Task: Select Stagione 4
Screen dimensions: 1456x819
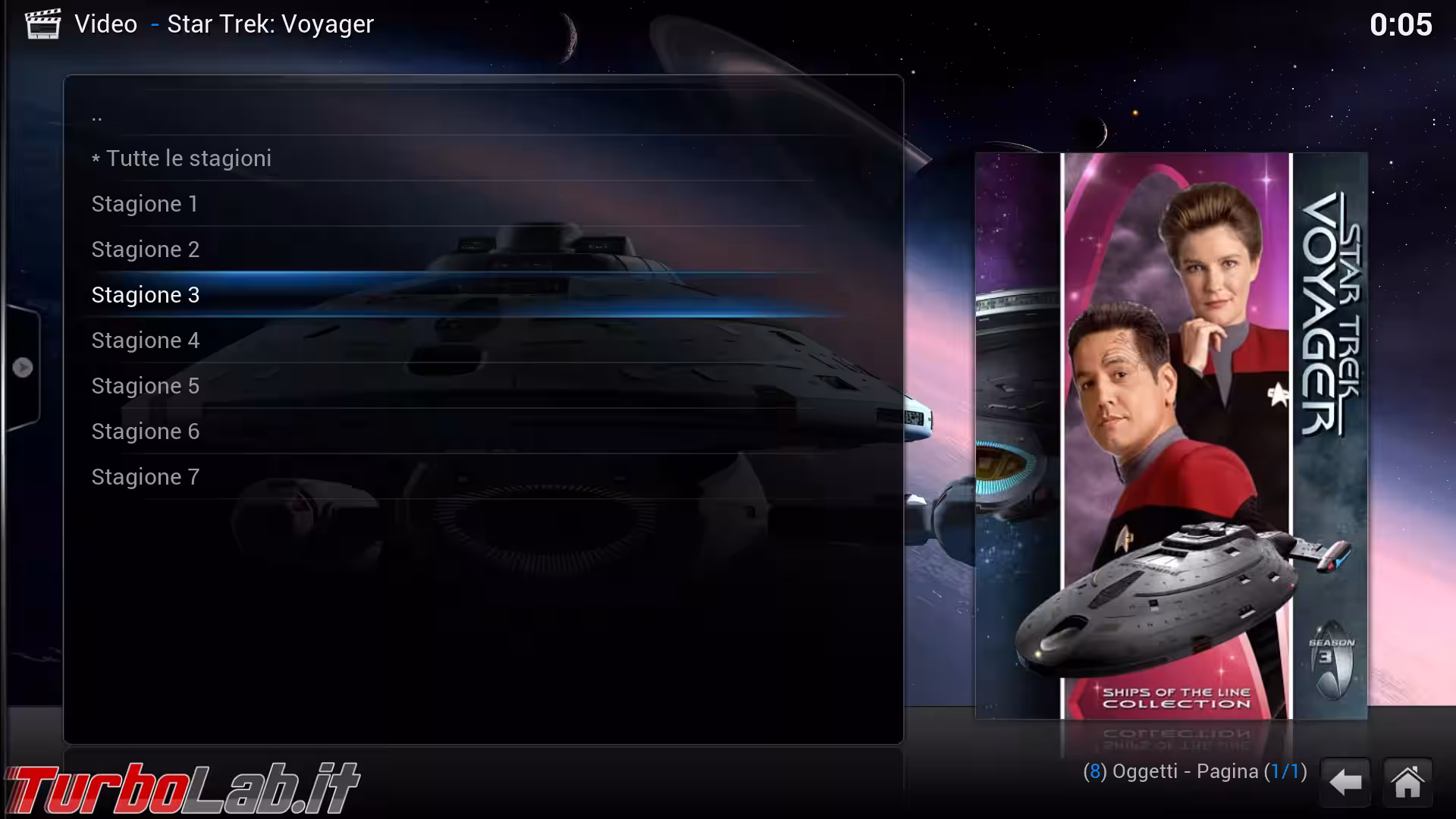Action: point(146,340)
